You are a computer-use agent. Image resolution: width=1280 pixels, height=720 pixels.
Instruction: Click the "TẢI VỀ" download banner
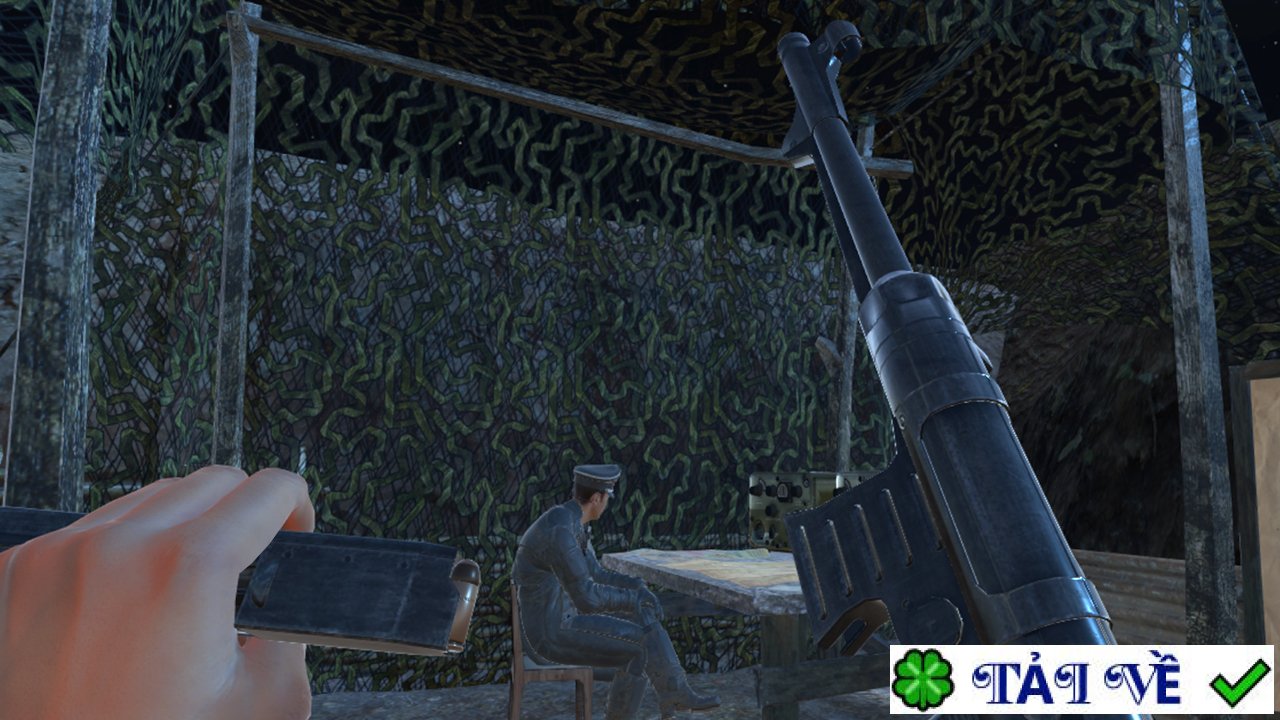(x=1081, y=680)
